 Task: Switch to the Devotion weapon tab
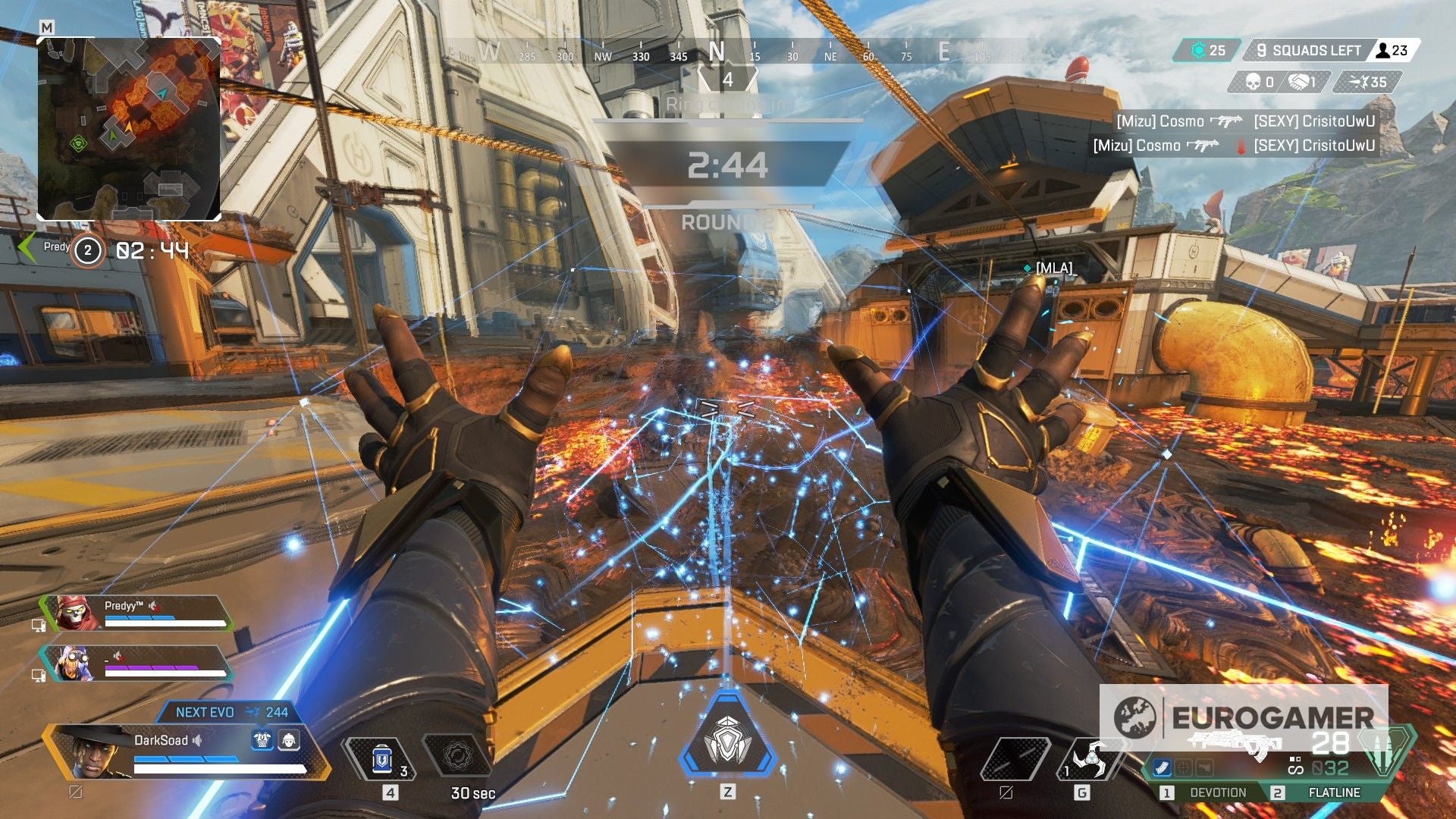point(1219,792)
